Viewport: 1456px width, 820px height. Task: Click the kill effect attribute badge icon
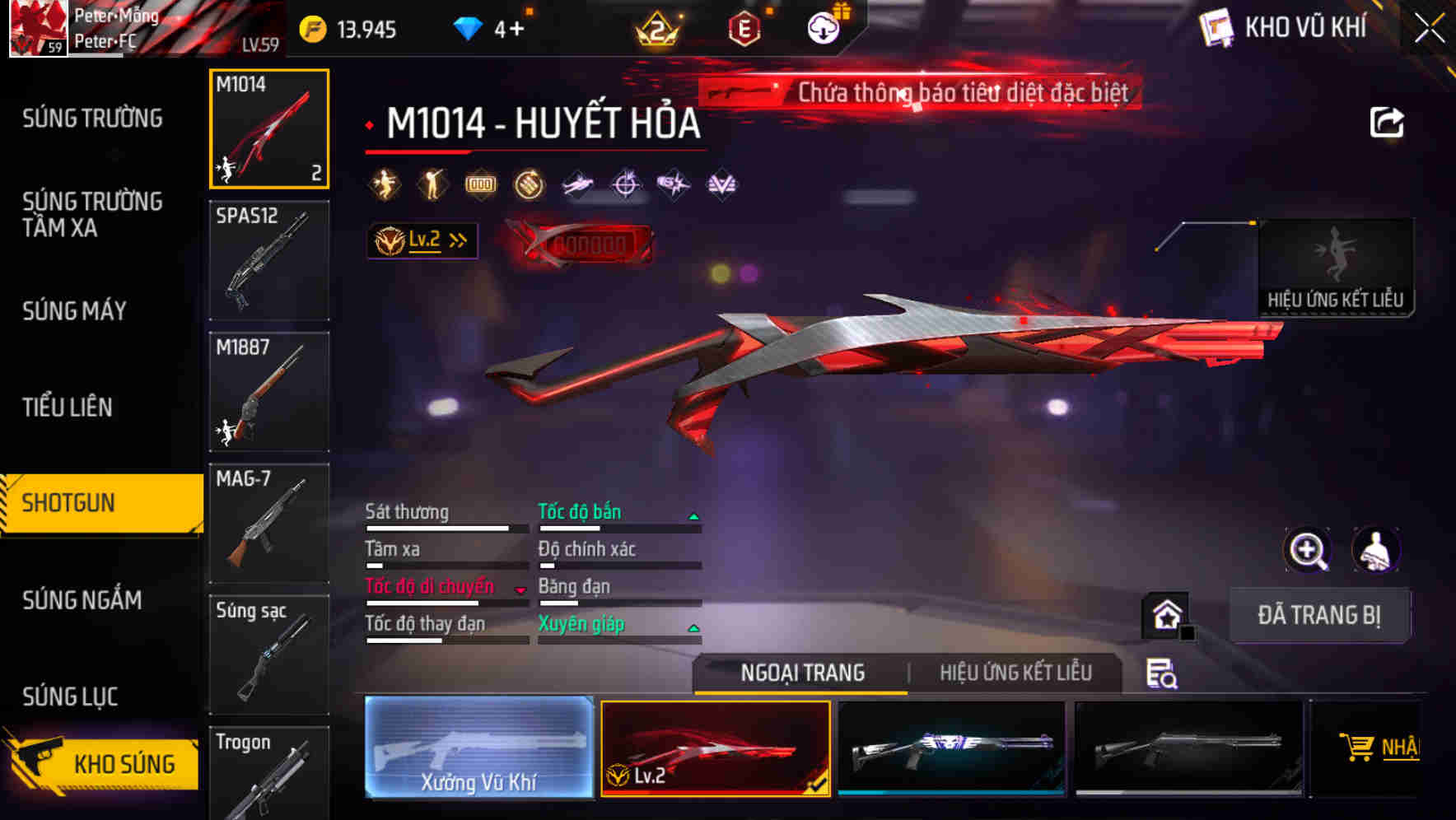(x=383, y=184)
